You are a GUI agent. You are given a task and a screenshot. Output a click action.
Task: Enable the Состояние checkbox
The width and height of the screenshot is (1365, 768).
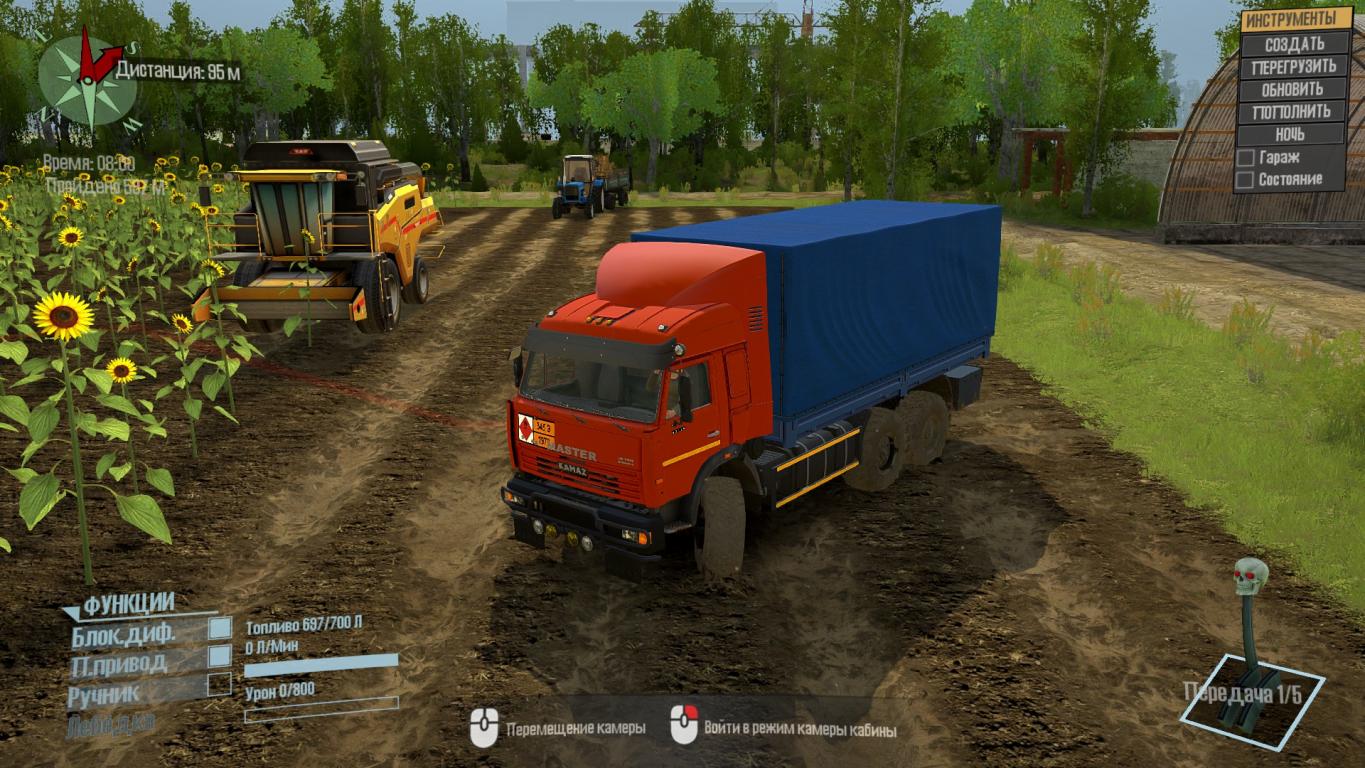pos(1245,180)
